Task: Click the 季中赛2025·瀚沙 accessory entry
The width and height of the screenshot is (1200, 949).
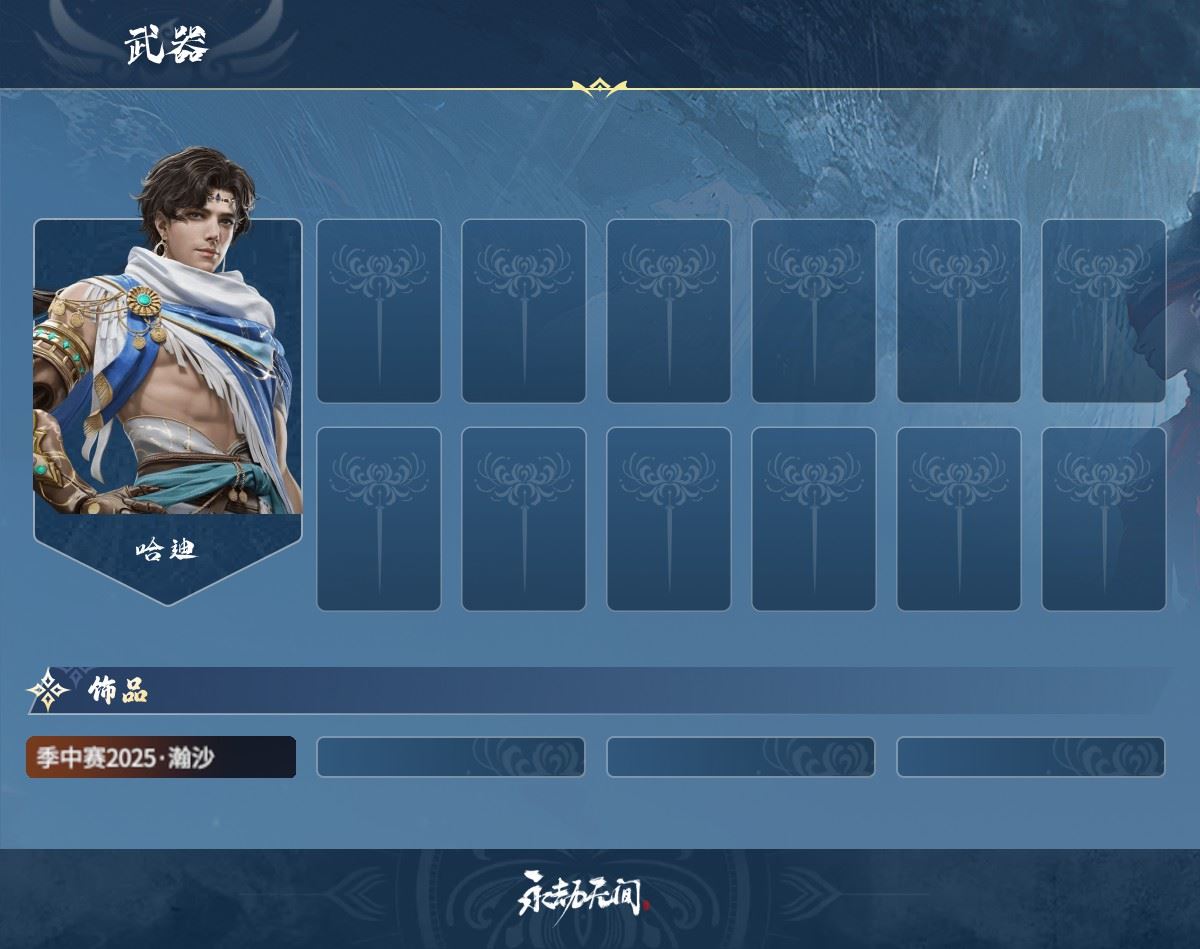Action: coord(161,757)
